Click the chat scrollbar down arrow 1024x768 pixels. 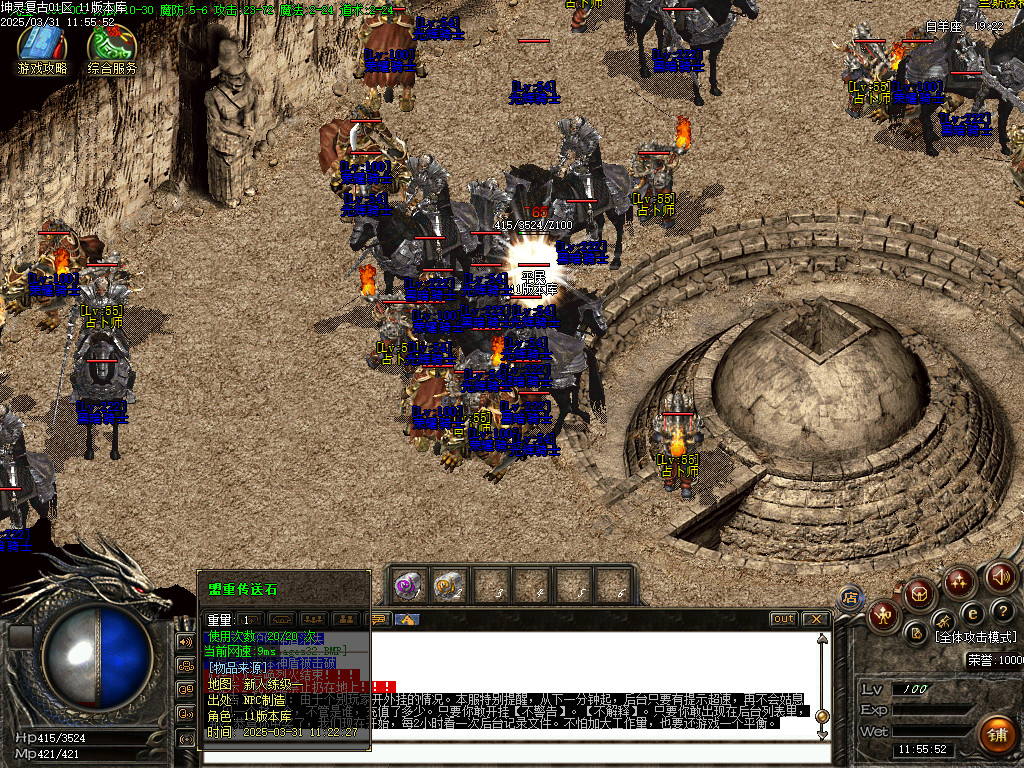click(822, 734)
